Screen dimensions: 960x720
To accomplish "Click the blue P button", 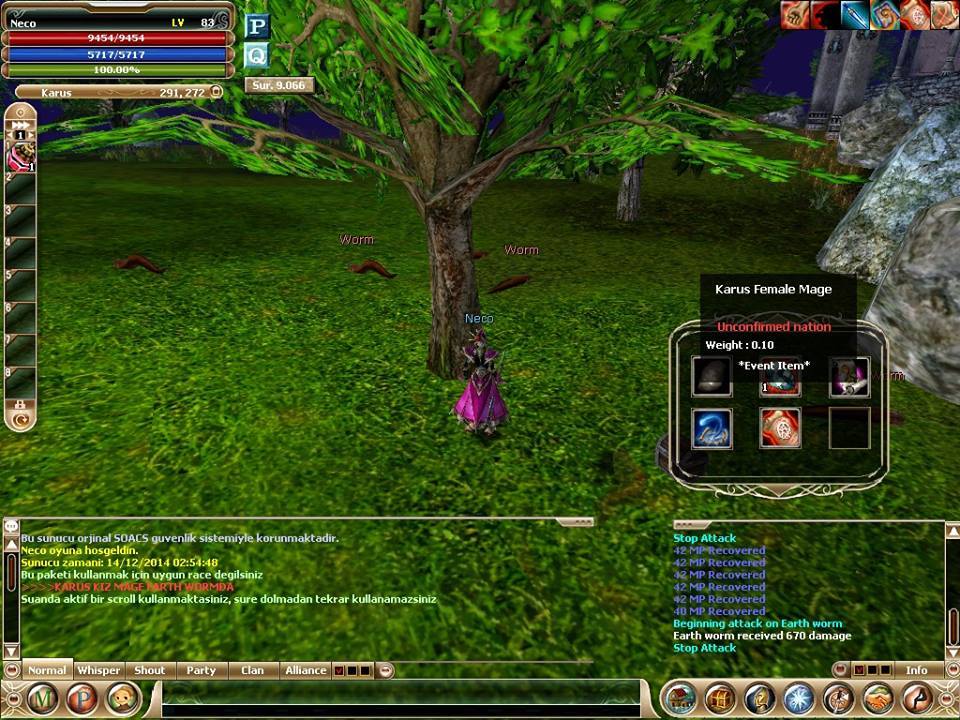I will tap(257, 27).
